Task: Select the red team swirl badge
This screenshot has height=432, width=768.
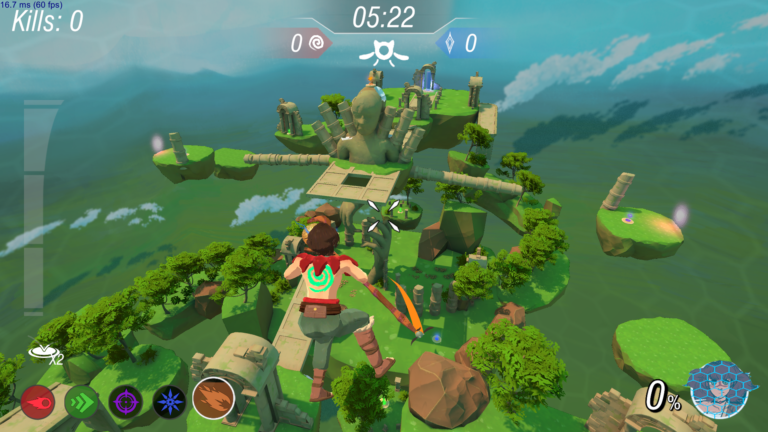Action: pyautogui.click(x=317, y=43)
